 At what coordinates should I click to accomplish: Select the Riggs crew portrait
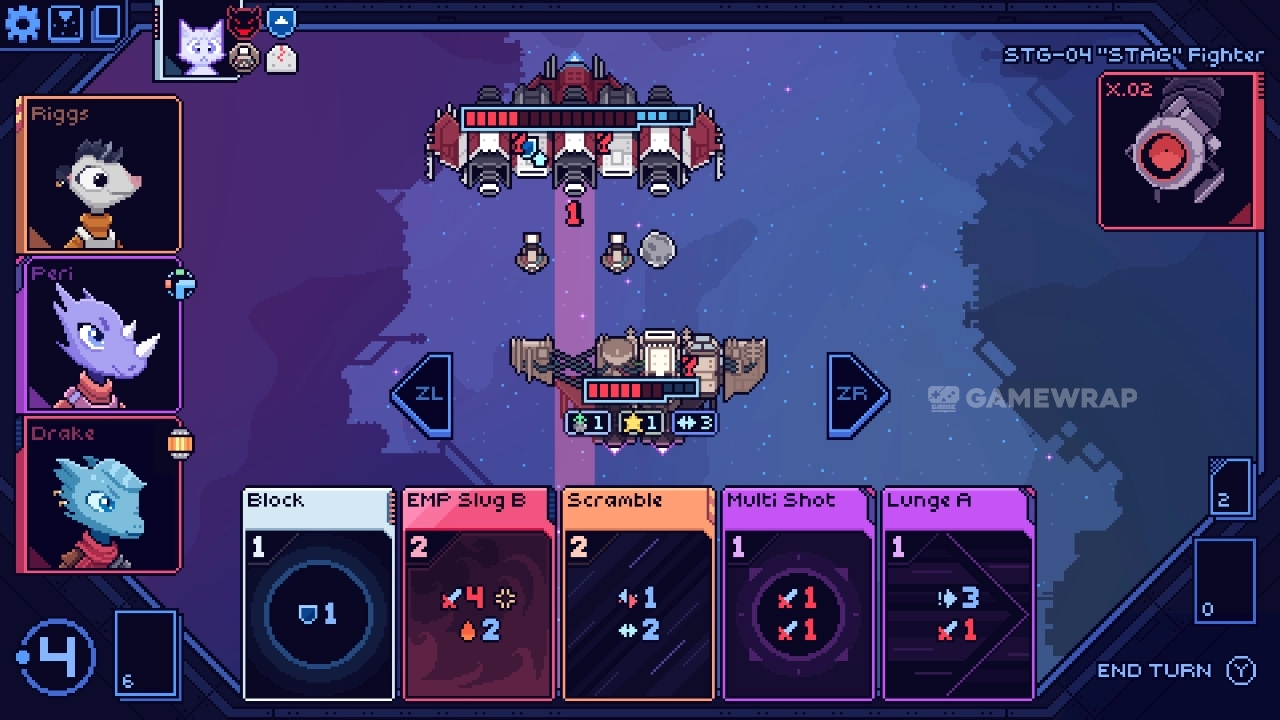(99, 174)
